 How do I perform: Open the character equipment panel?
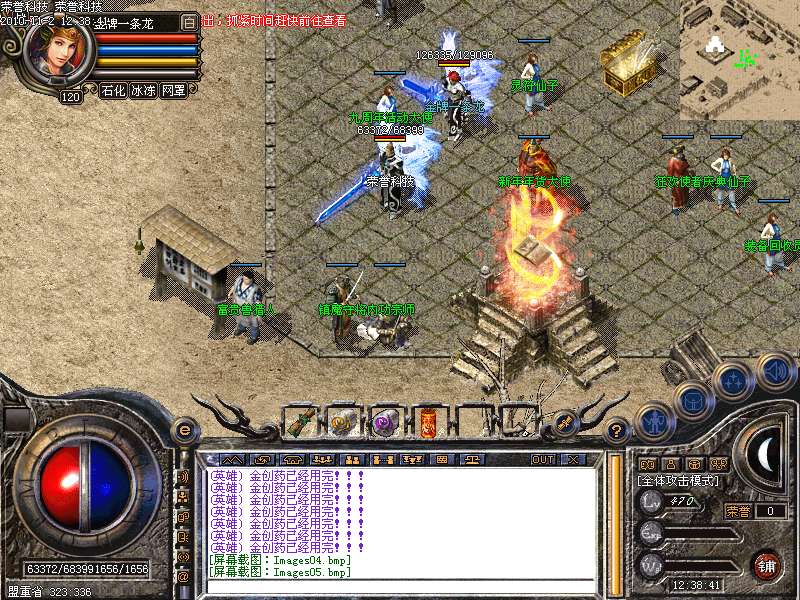[652, 421]
